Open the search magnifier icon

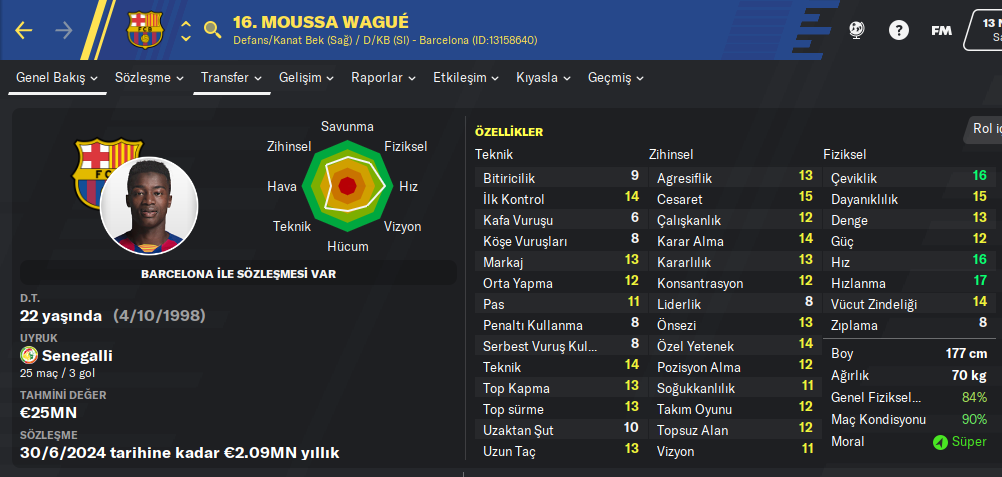(x=212, y=30)
